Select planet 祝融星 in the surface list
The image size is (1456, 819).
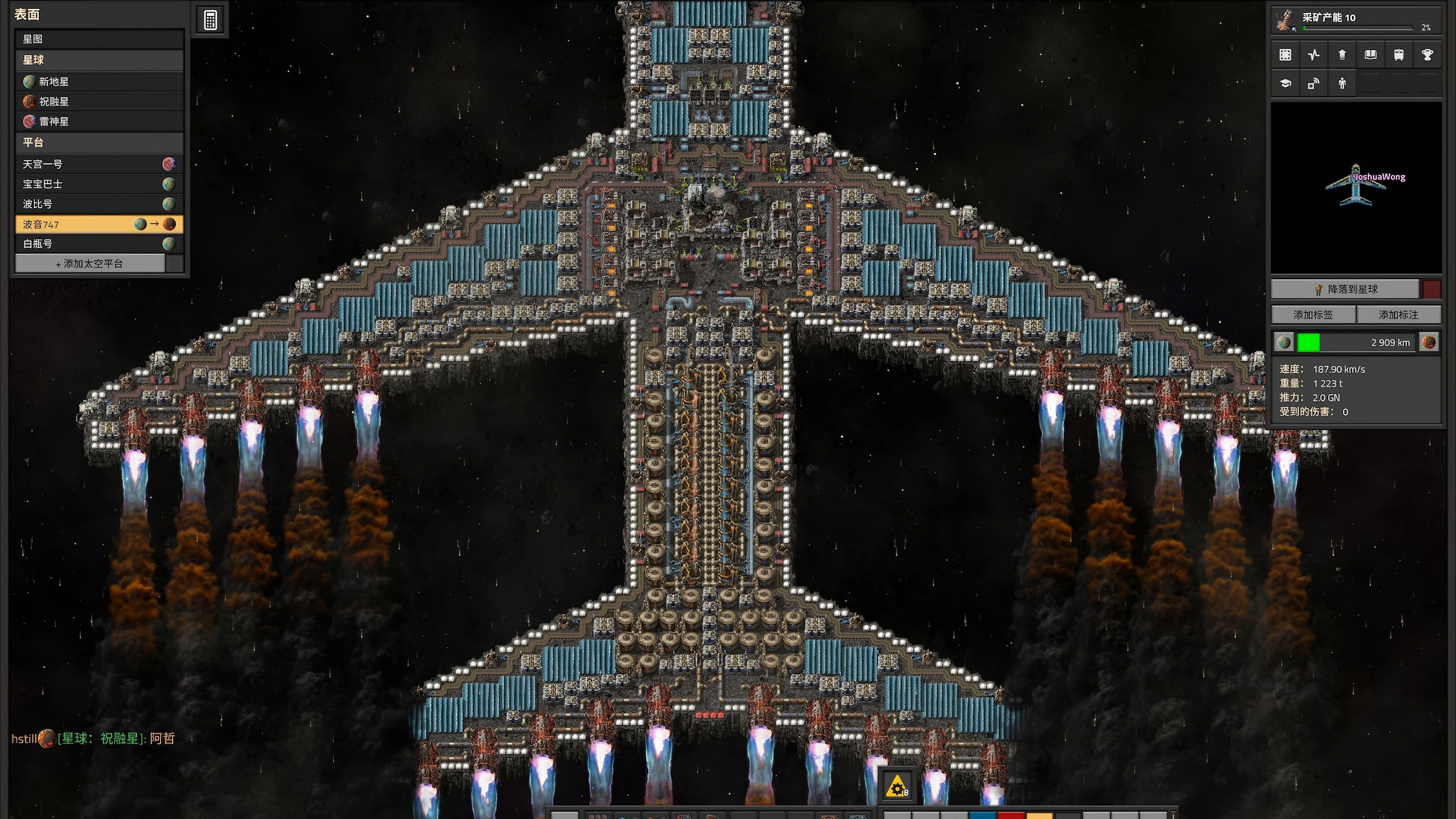(x=99, y=102)
